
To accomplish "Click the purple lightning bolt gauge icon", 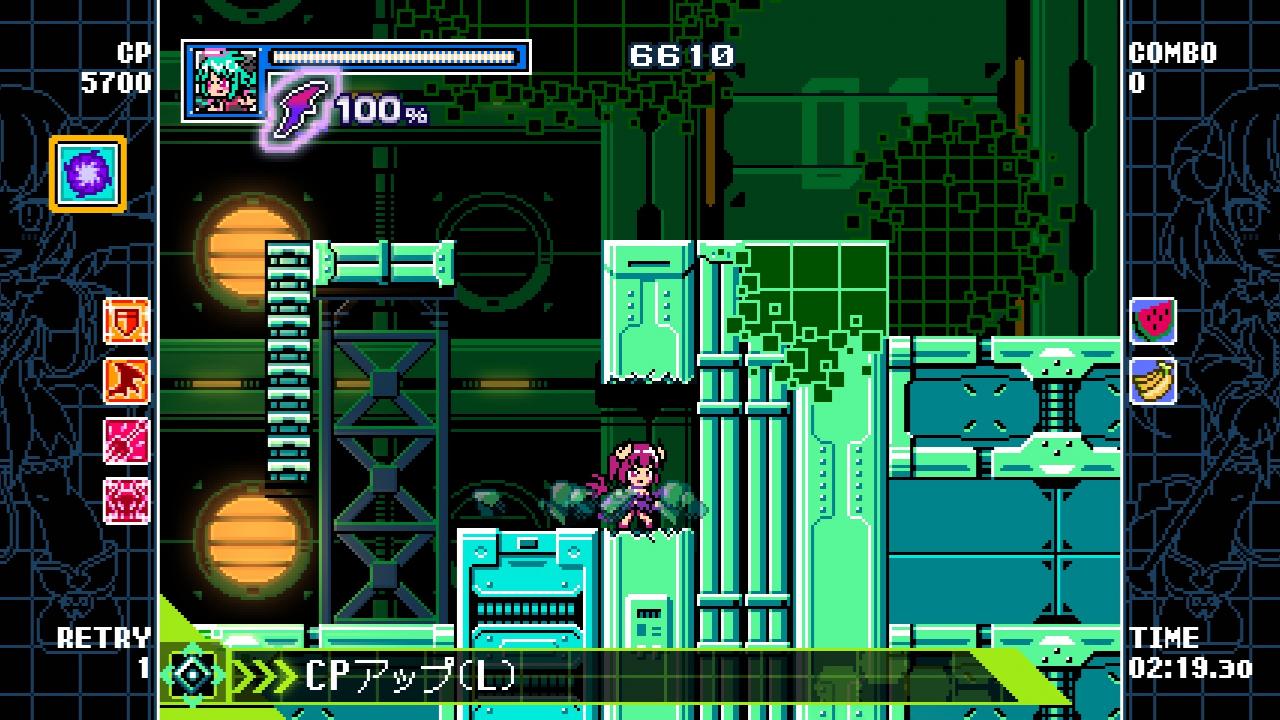I will point(300,108).
